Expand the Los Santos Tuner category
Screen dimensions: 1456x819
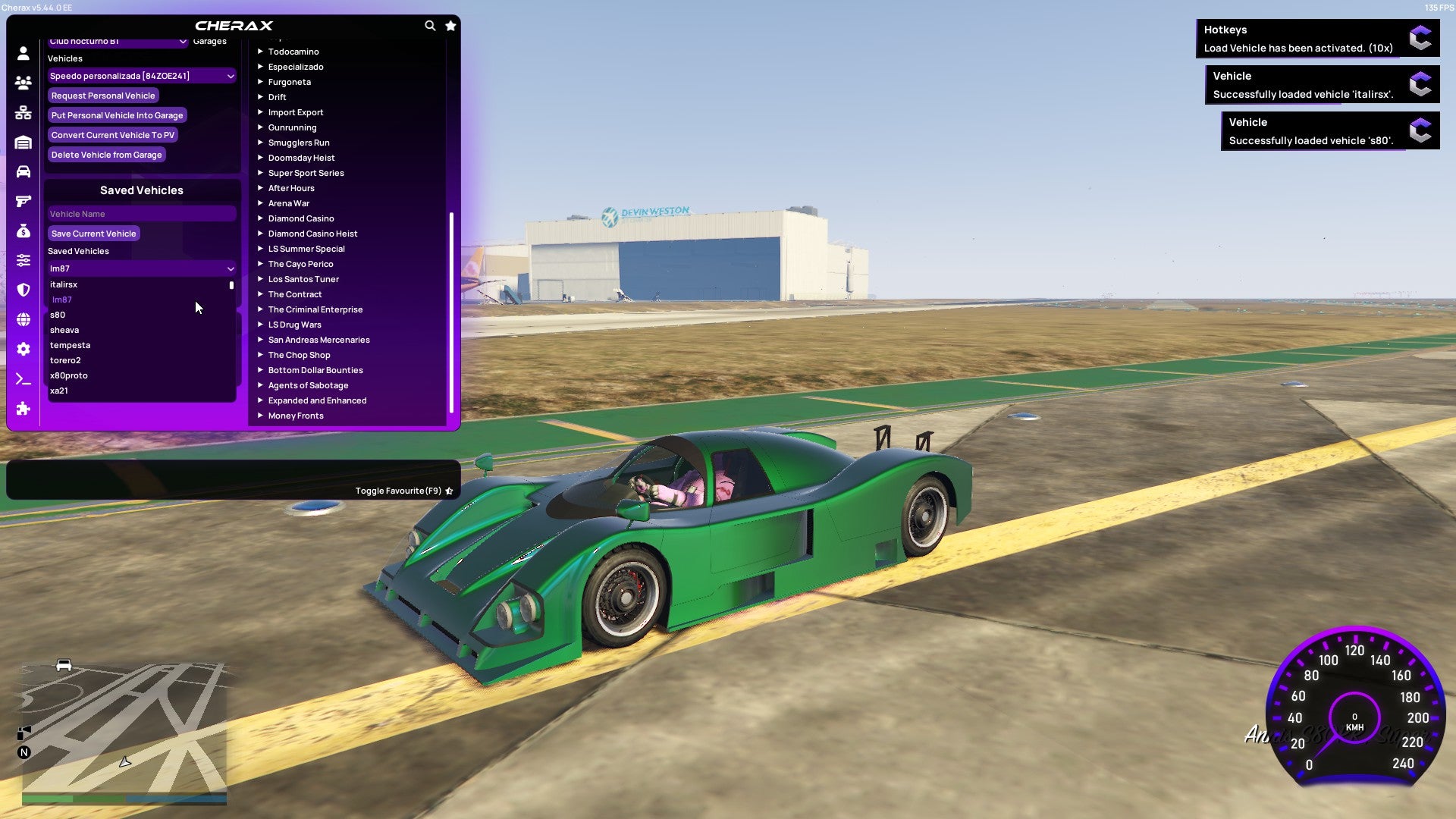303,279
